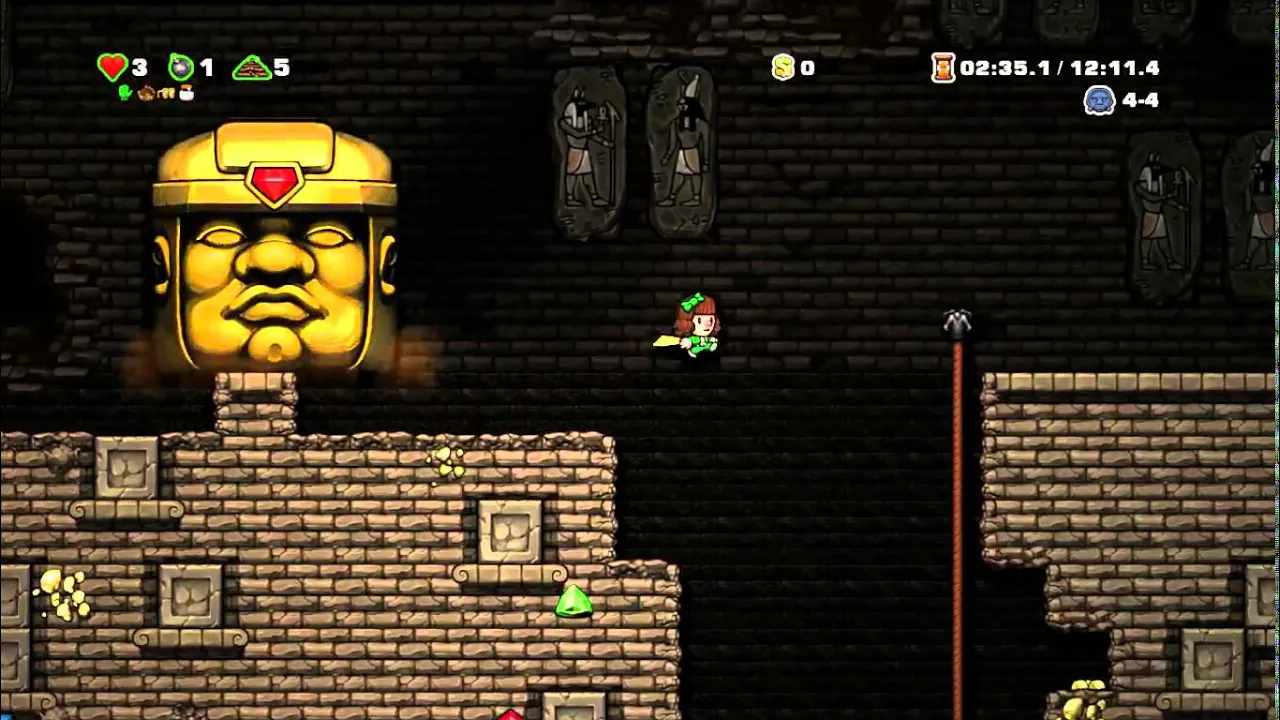
Task: Click the gold money coin icon
Action: point(783,67)
